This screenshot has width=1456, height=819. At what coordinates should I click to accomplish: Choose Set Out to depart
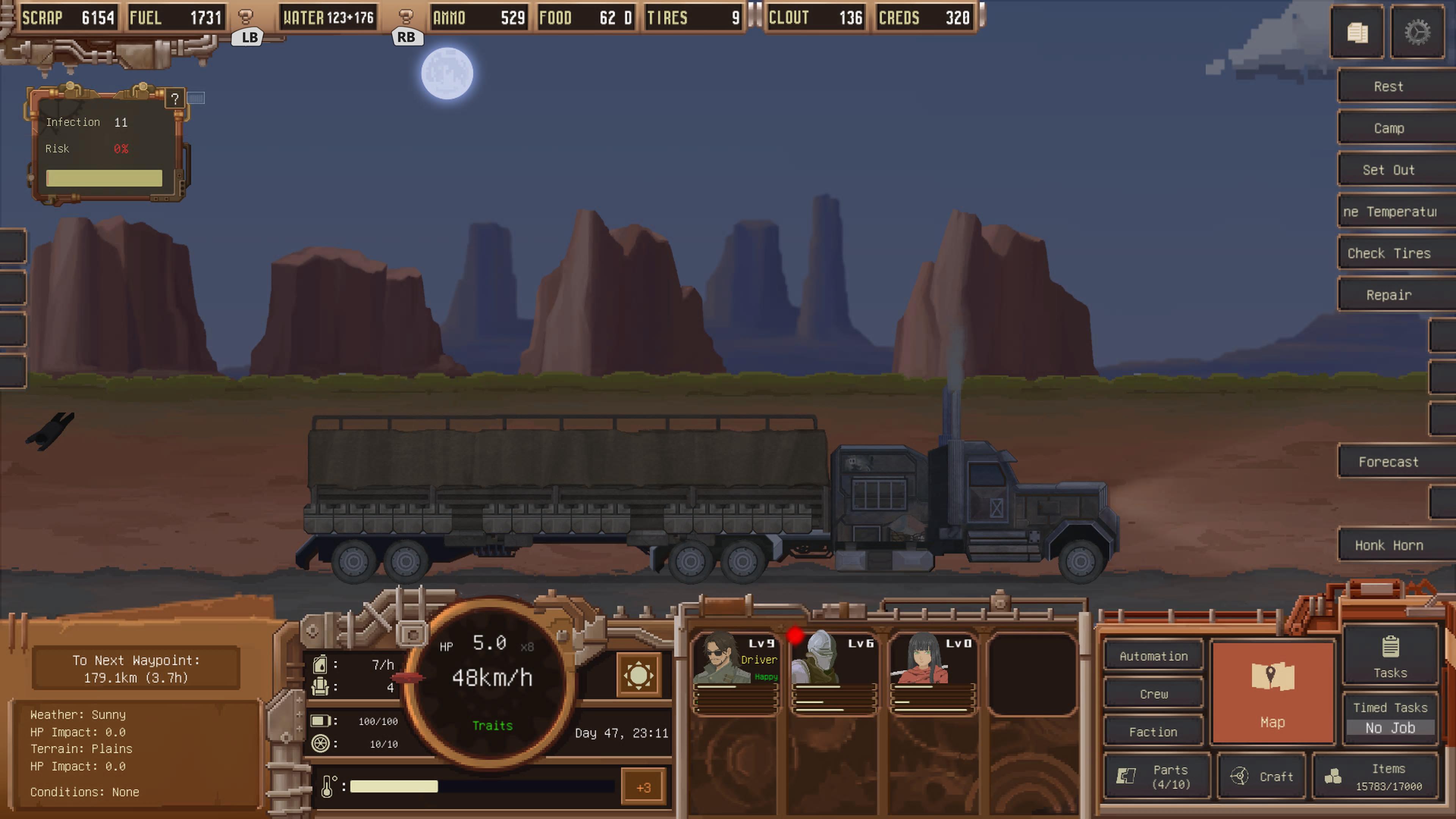[1388, 170]
